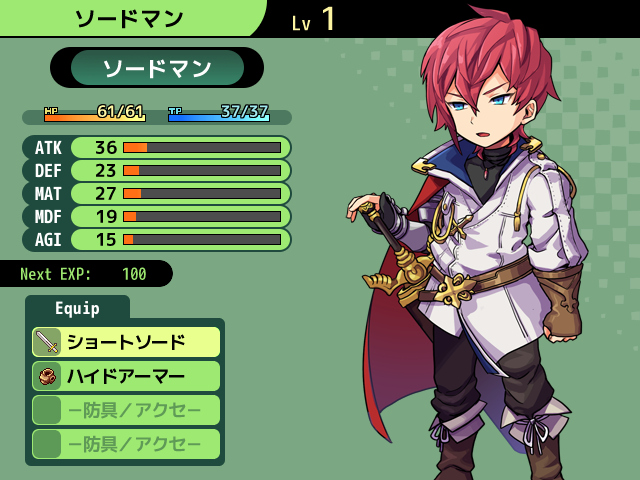Open the Equip tab

click(x=77, y=308)
